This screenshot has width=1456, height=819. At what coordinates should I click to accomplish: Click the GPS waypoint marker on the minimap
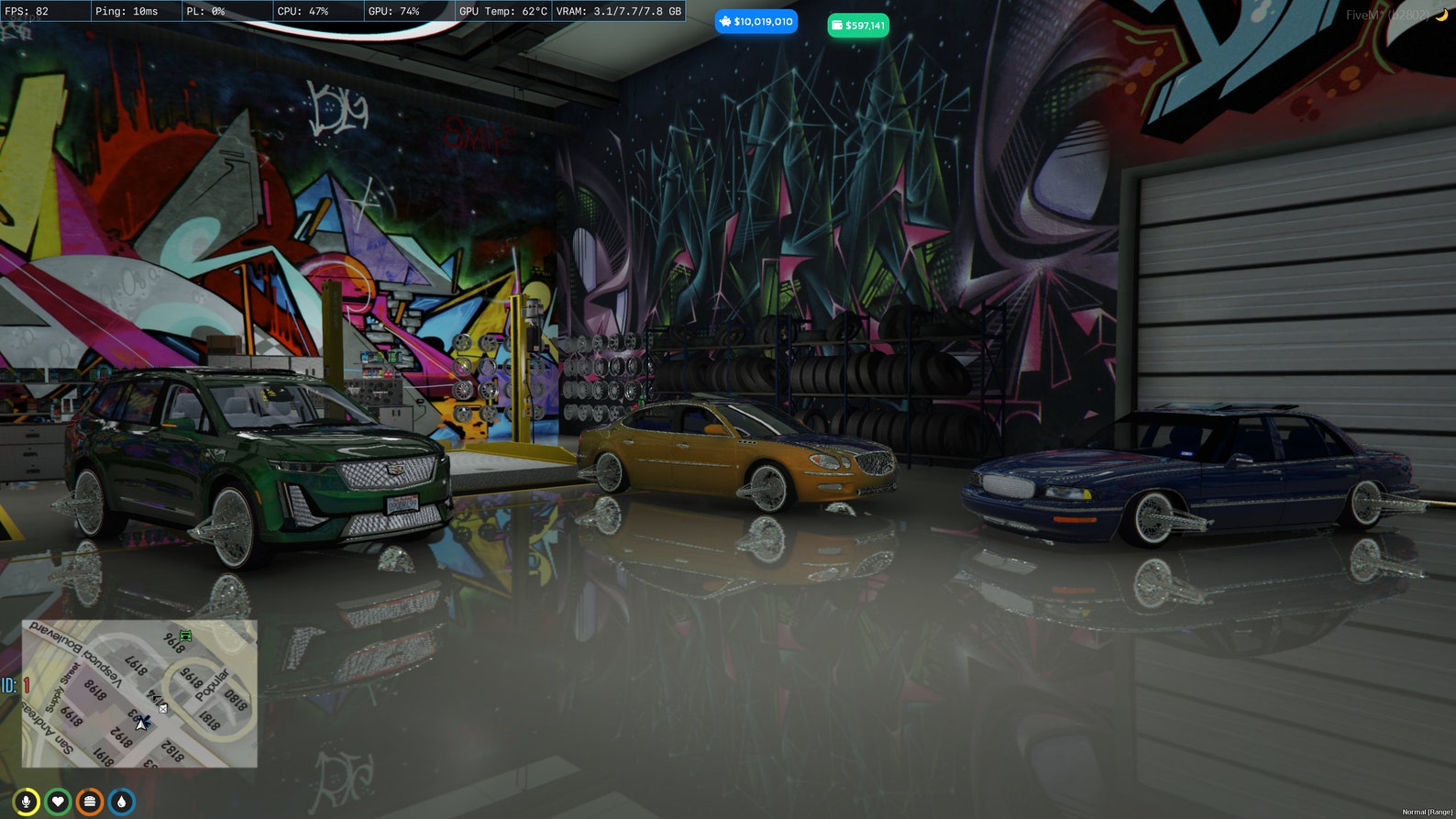pyautogui.click(x=163, y=709)
